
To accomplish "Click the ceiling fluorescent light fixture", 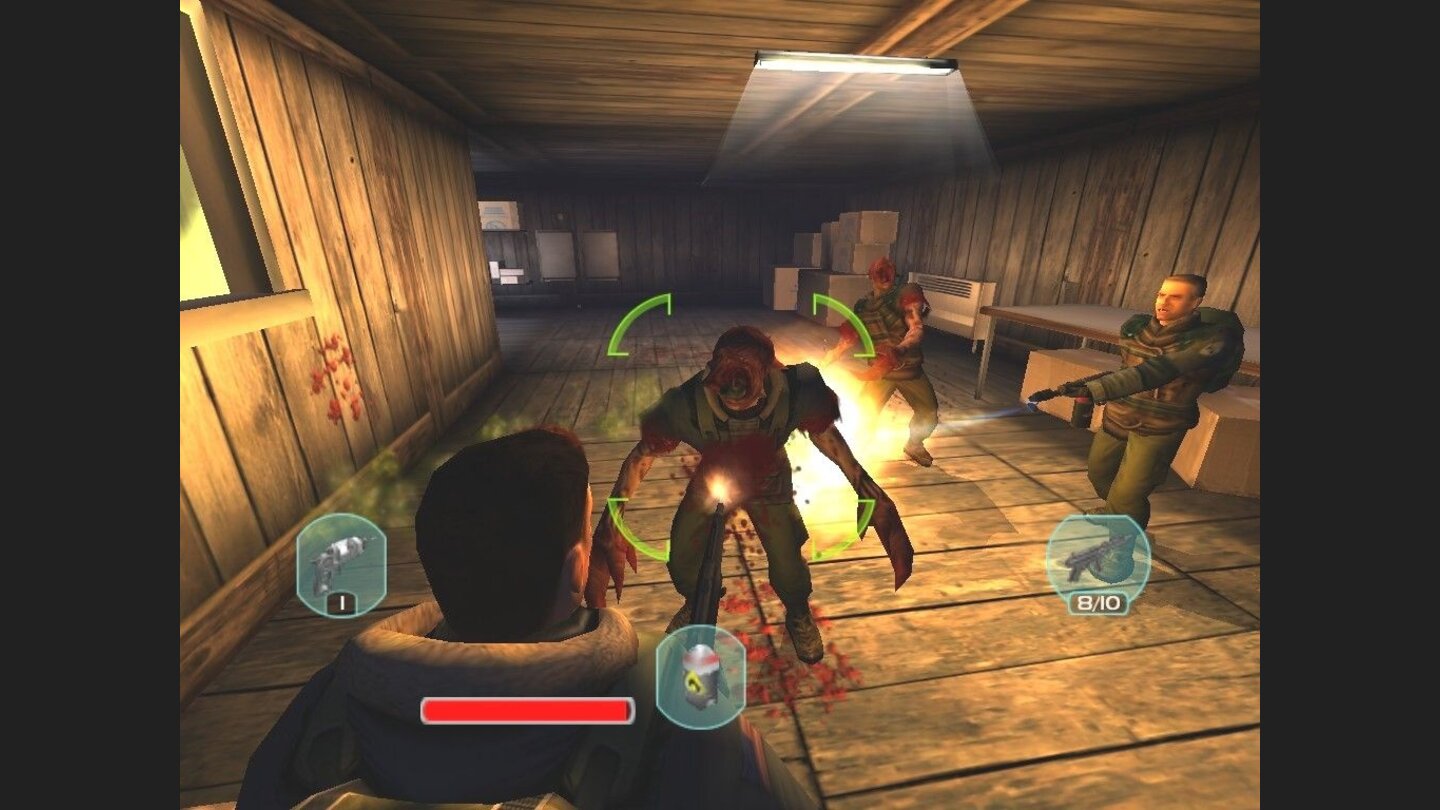I will [x=850, y=62].
